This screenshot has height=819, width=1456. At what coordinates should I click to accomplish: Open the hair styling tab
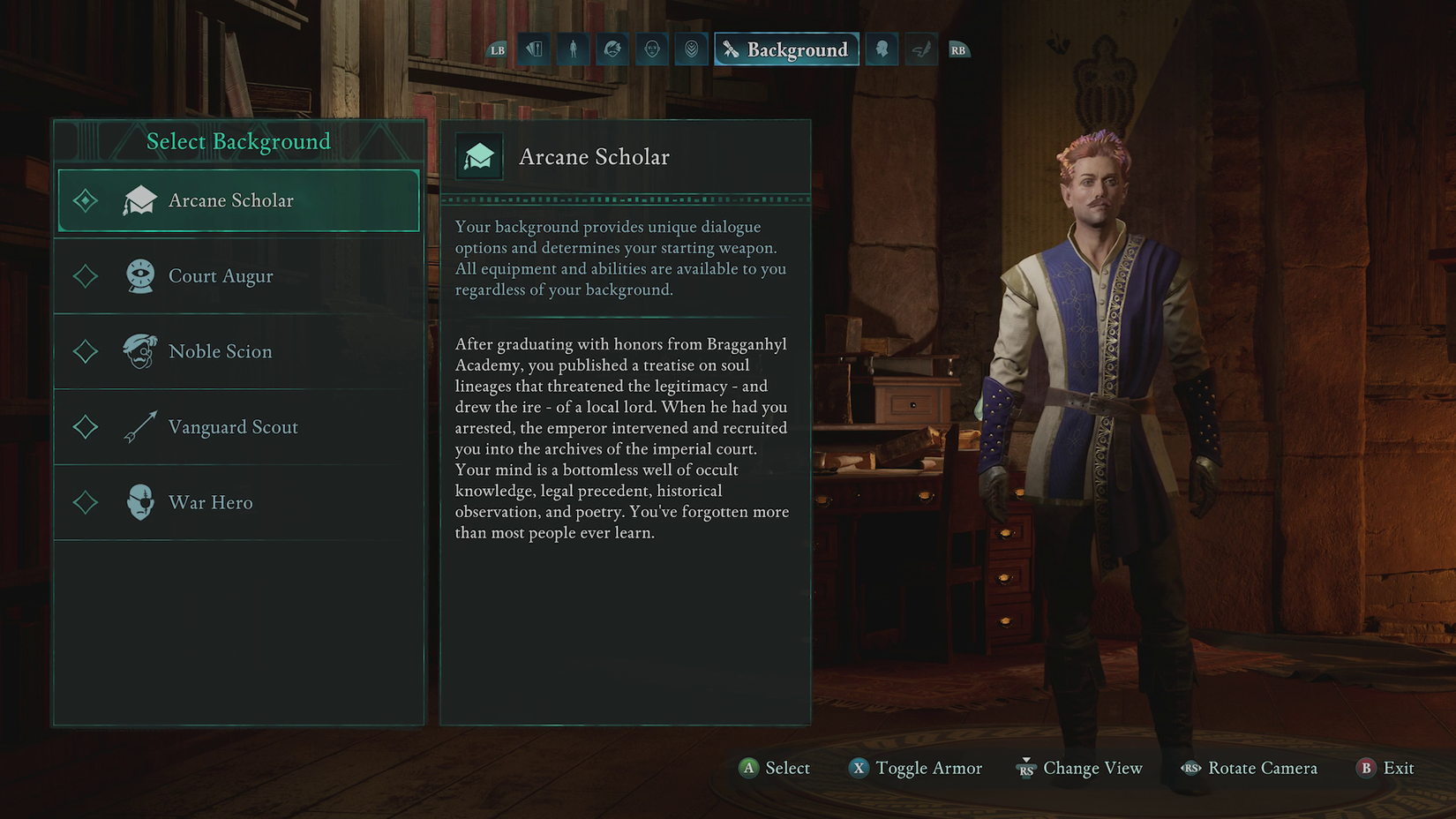pos(612,49)
